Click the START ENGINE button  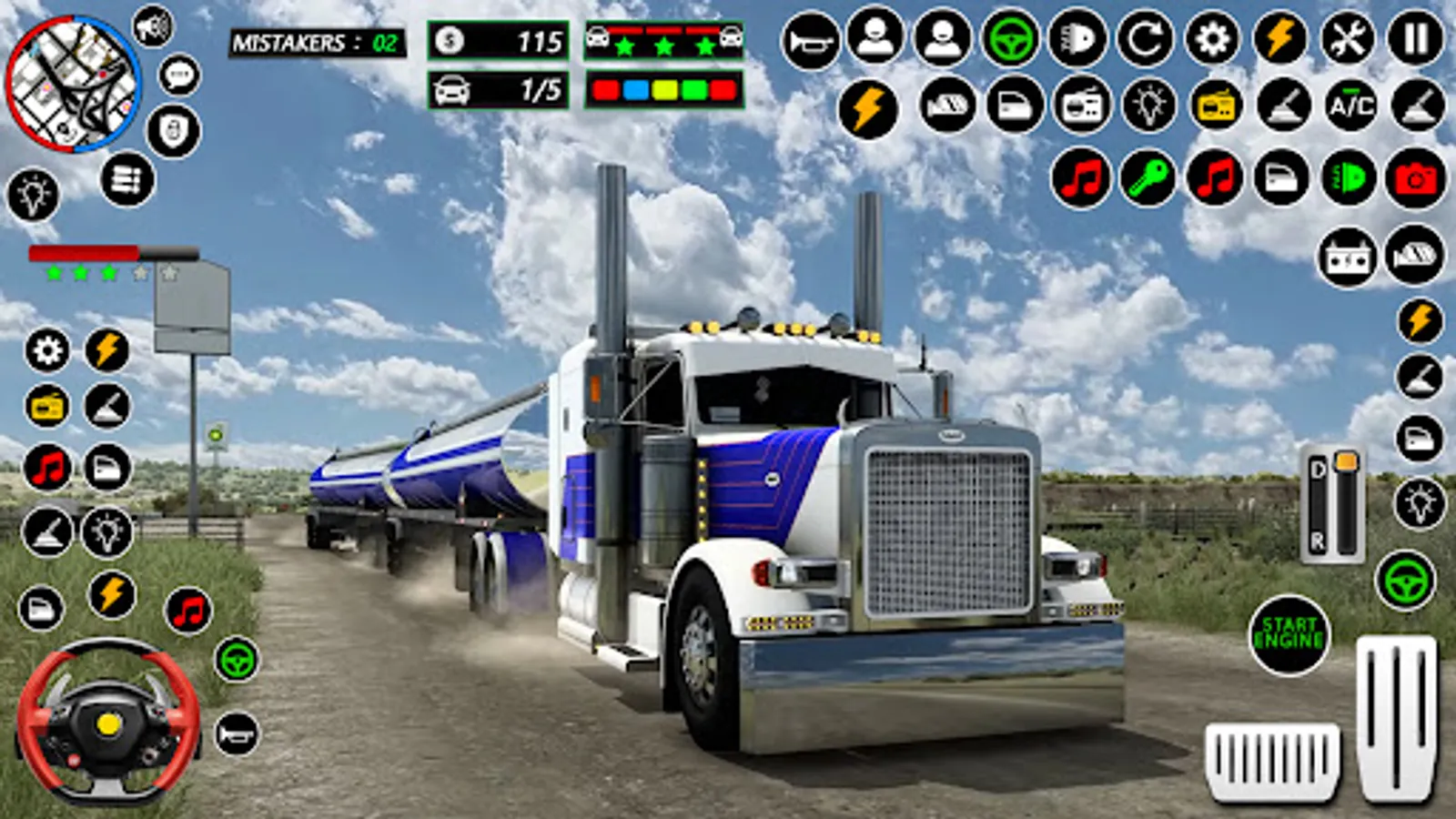pos(1289,634)
